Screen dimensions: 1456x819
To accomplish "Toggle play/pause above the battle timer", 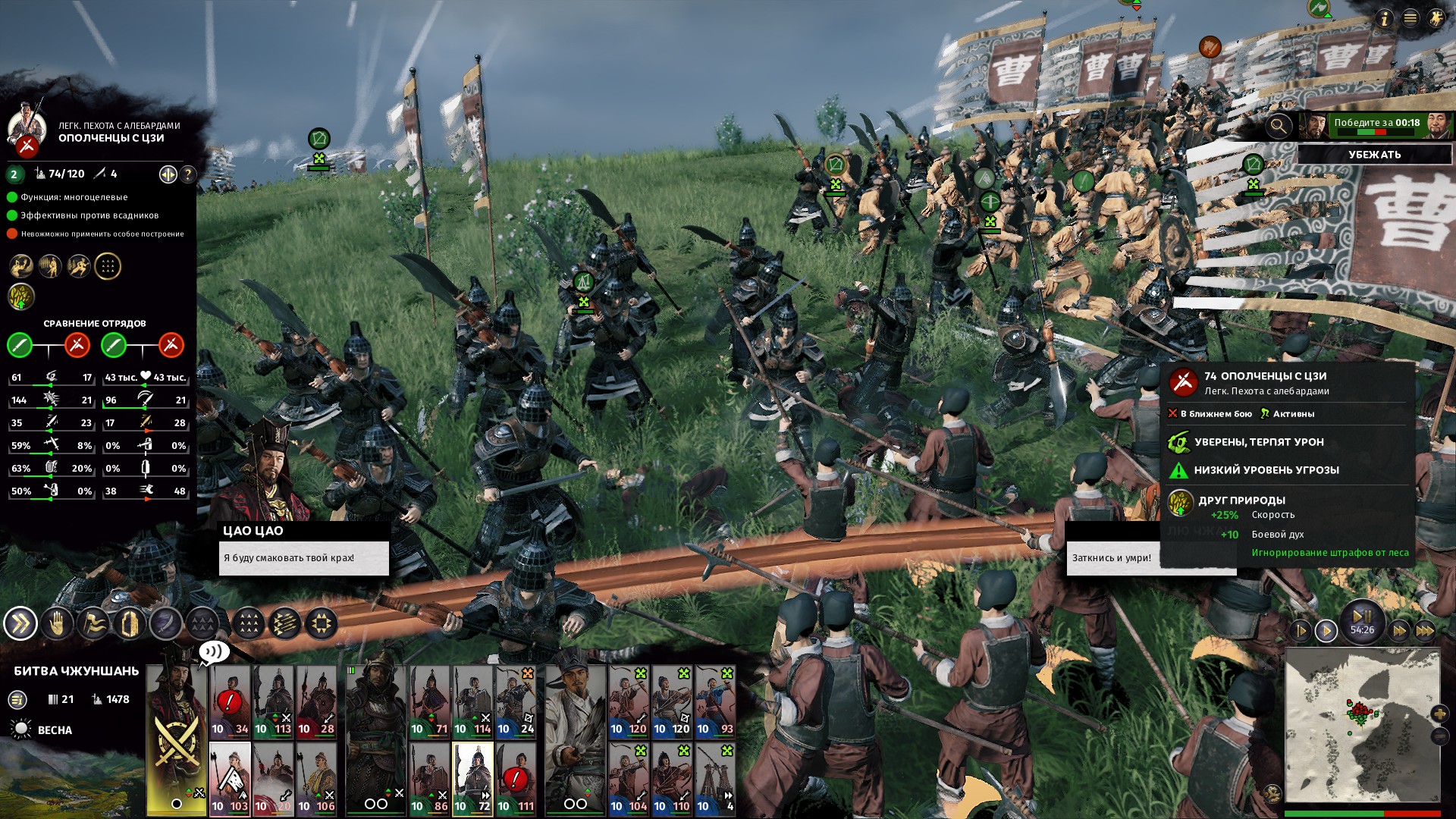I will (x=1362, y=616).
